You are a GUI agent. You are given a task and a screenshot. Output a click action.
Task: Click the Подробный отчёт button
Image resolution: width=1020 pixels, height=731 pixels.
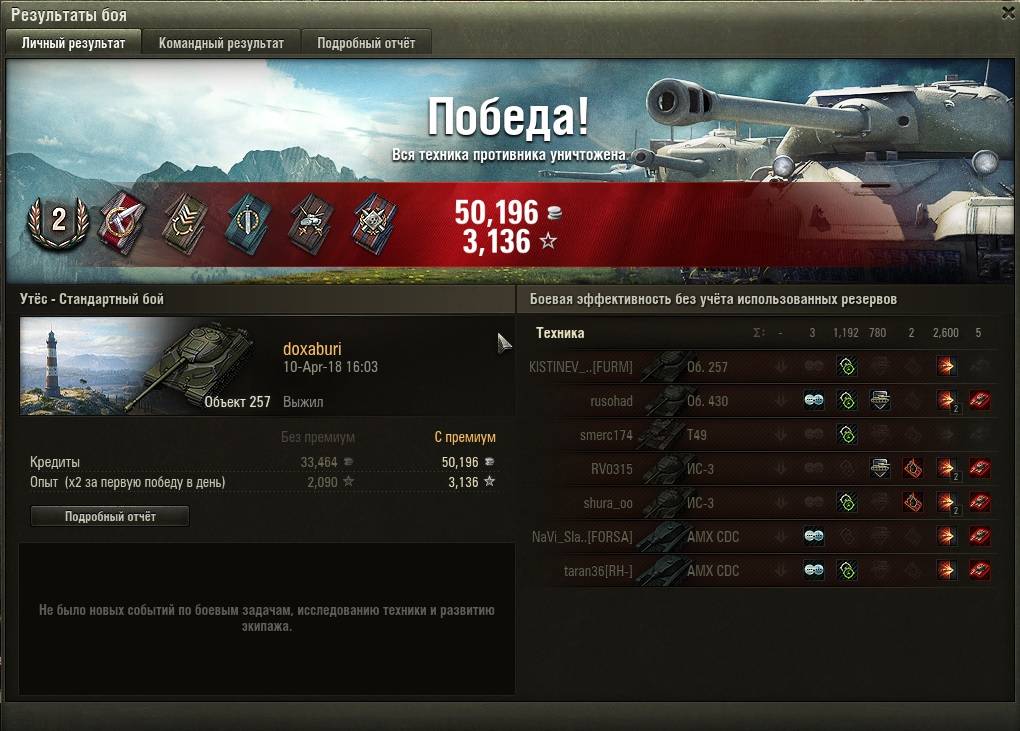pyautogui.click(x=110, y=516)
